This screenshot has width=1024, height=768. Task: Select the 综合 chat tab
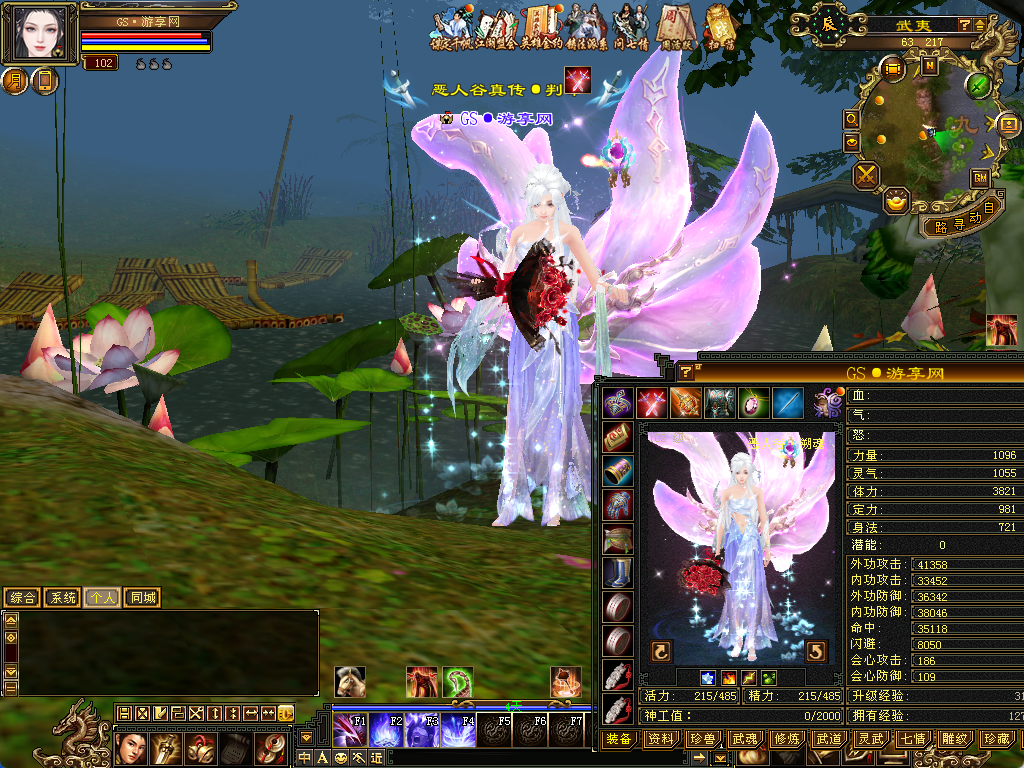[x=23, y=598]
